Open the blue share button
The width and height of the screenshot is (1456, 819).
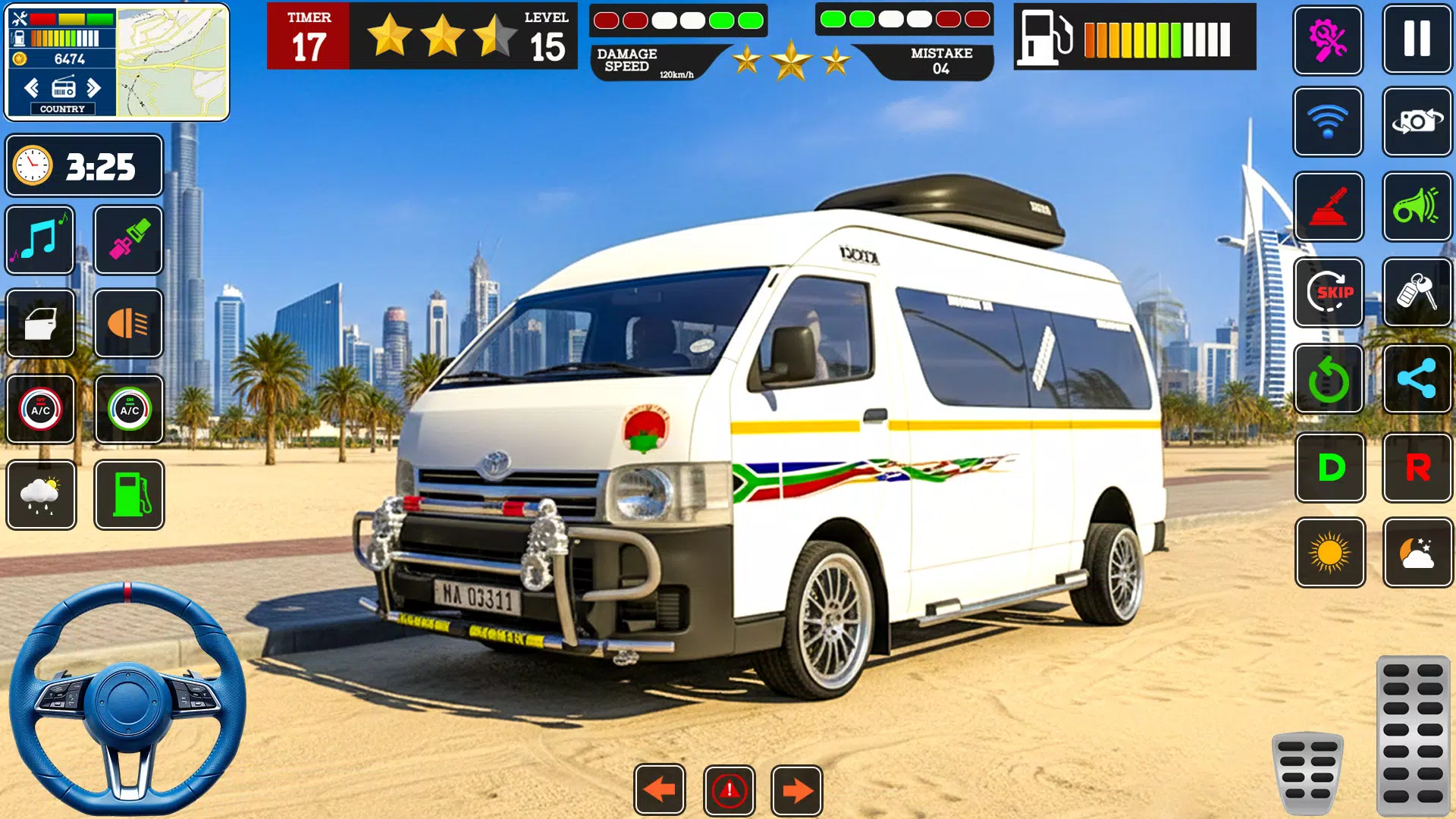(1417, 379)
